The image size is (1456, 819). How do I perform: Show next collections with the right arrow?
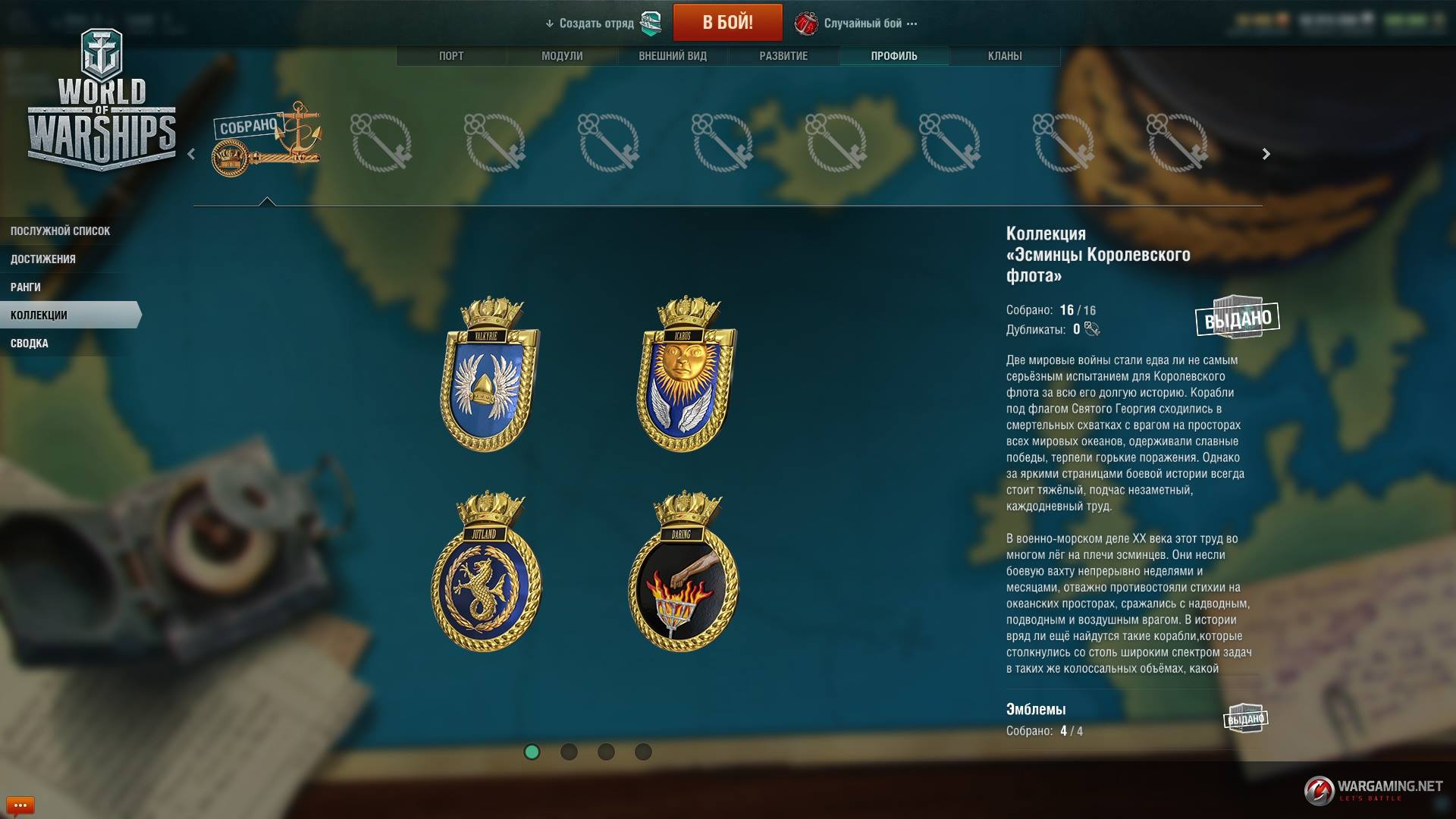coord(1266,154)
